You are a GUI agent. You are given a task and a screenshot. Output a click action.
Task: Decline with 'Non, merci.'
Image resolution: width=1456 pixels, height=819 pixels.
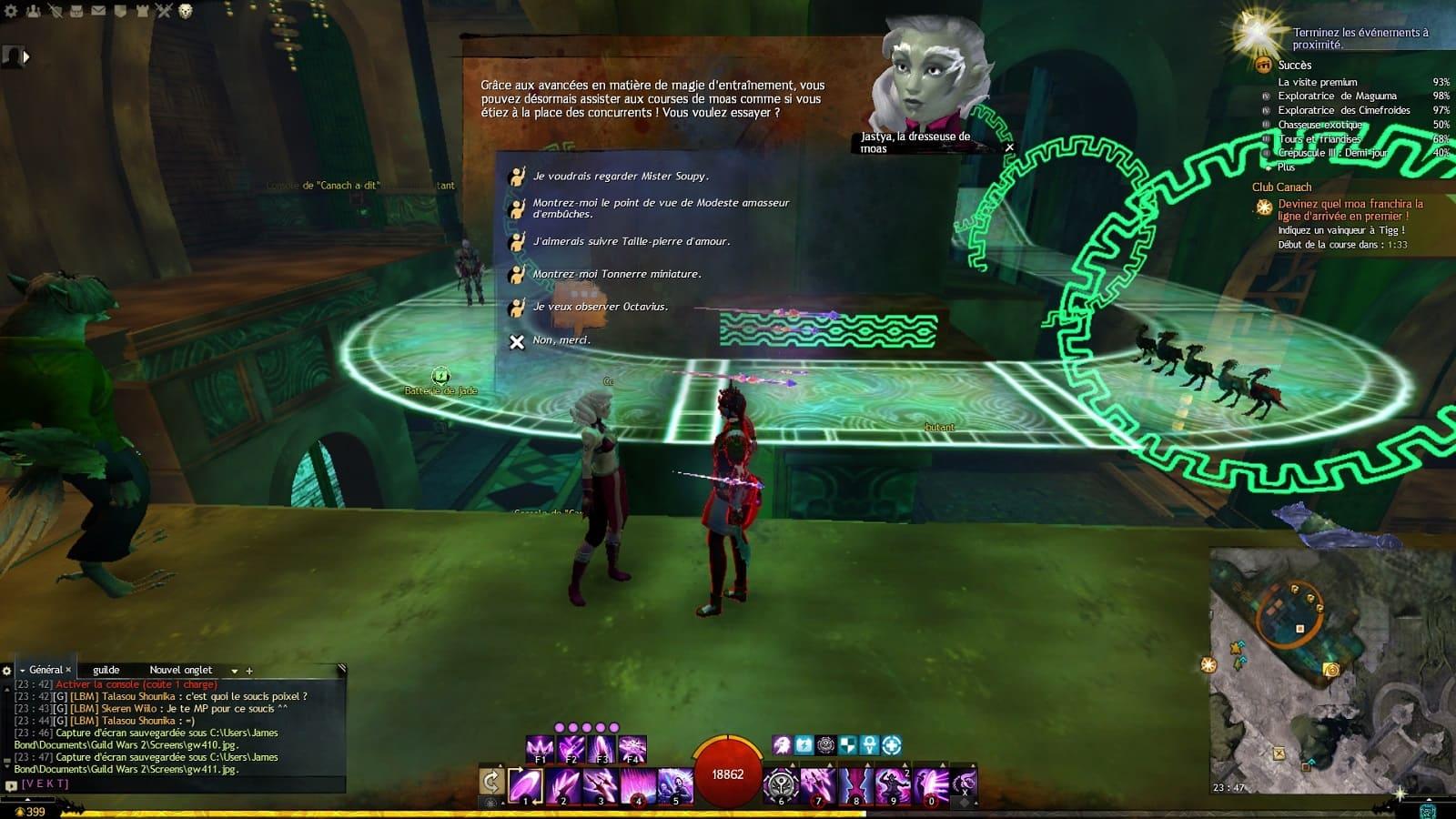(561, 340)
